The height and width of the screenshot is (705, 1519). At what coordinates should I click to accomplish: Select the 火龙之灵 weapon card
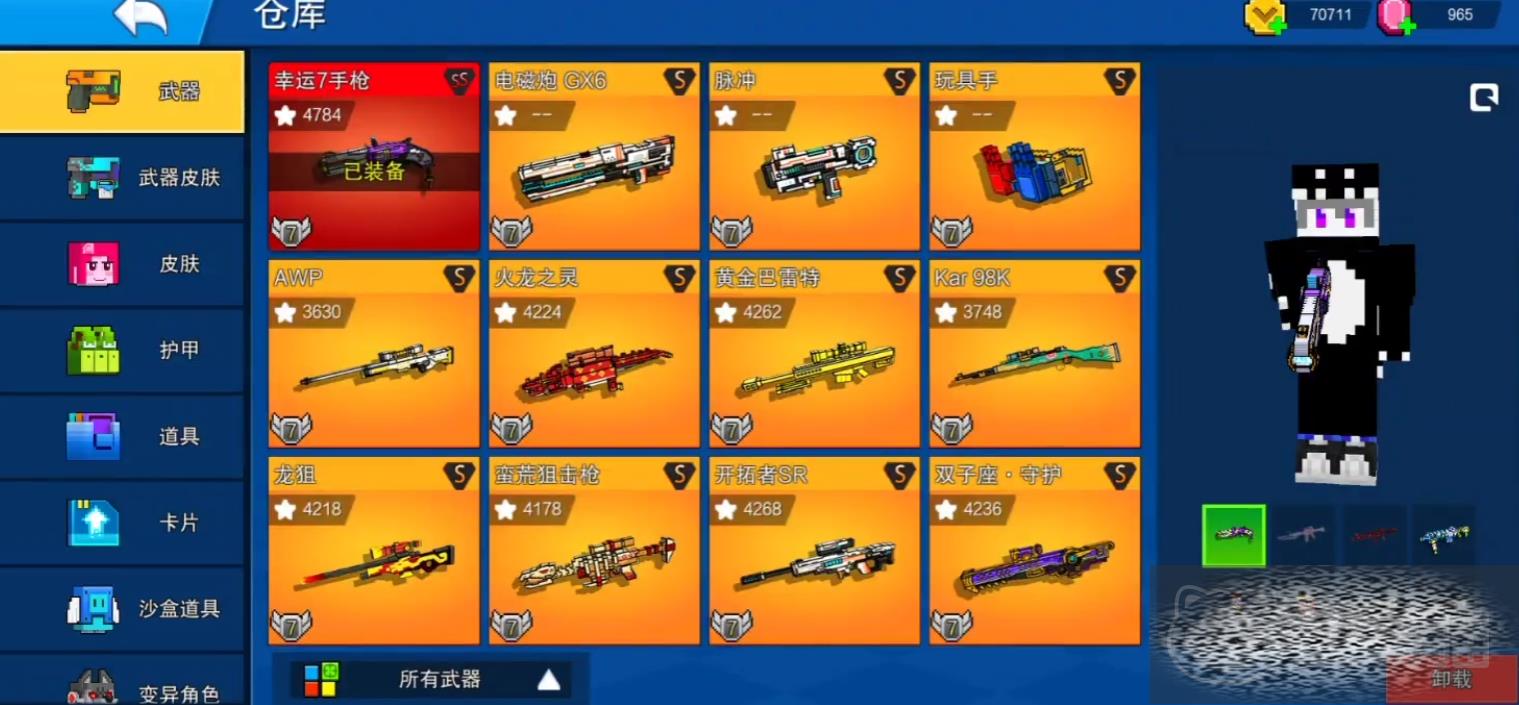coord(594,354)
